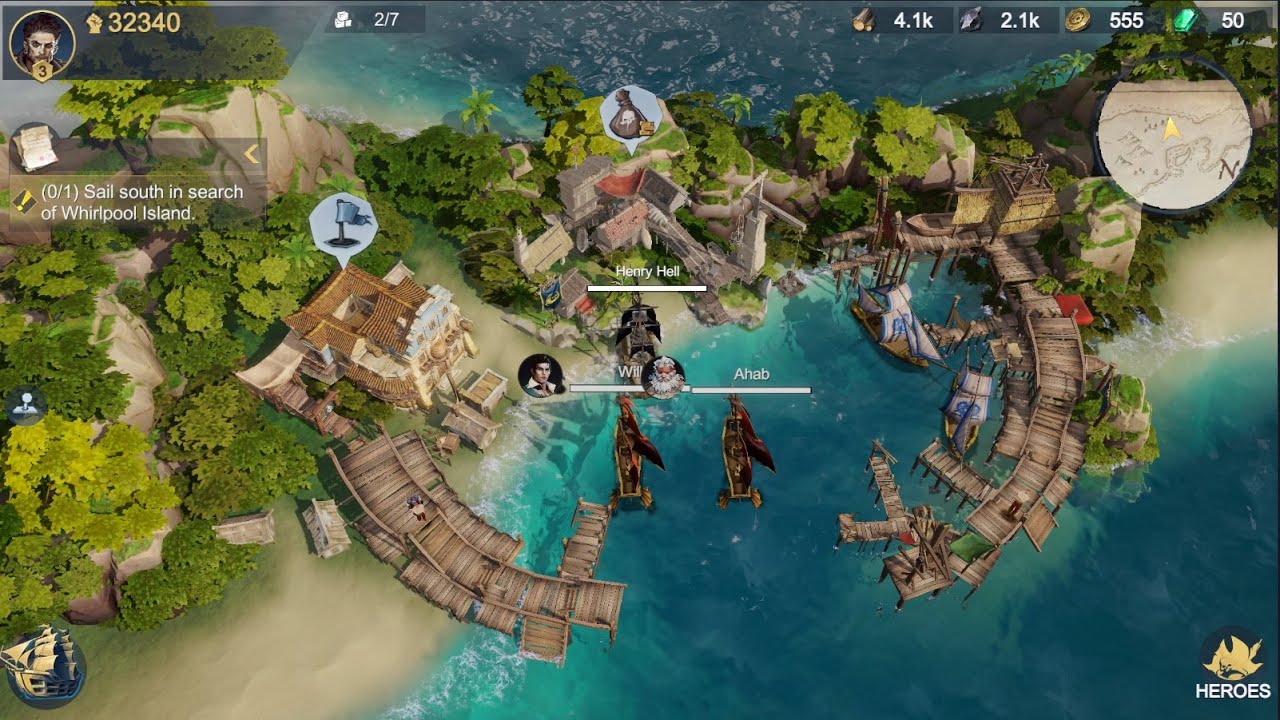The width and height of the screenshot is (1280, 720).
Task: Select the white-bearded Ahab portrait
Action: 663,378
